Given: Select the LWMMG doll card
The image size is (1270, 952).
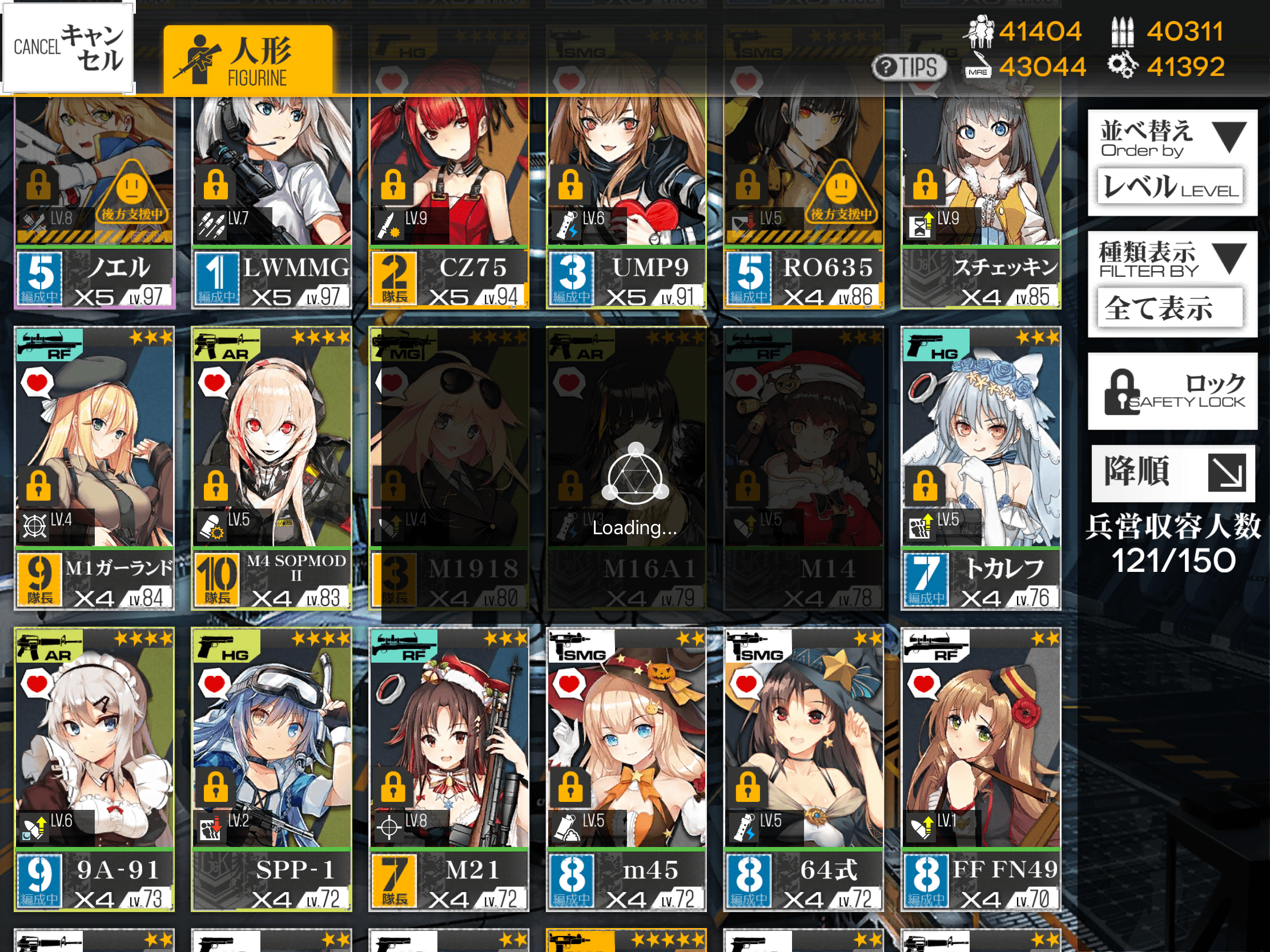Looking at the screenshot, I should coord(271,201).
